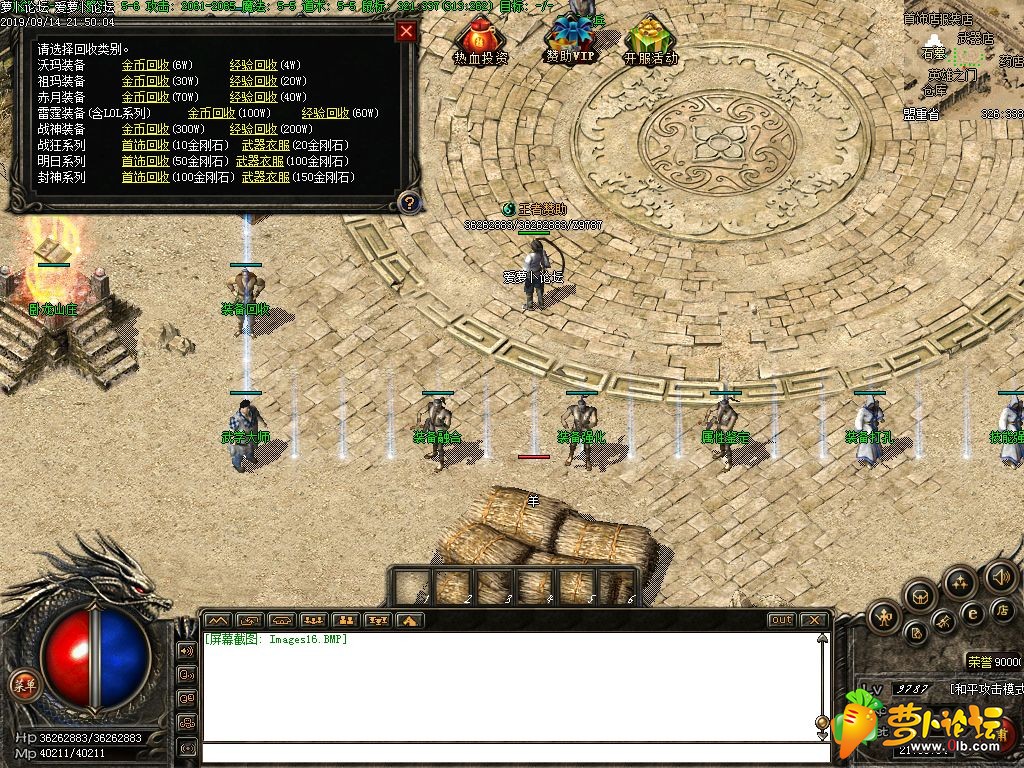
Task: Select 经验回收 for 祖玛装备
Action: pyautogui.click(x=253, y=81)
